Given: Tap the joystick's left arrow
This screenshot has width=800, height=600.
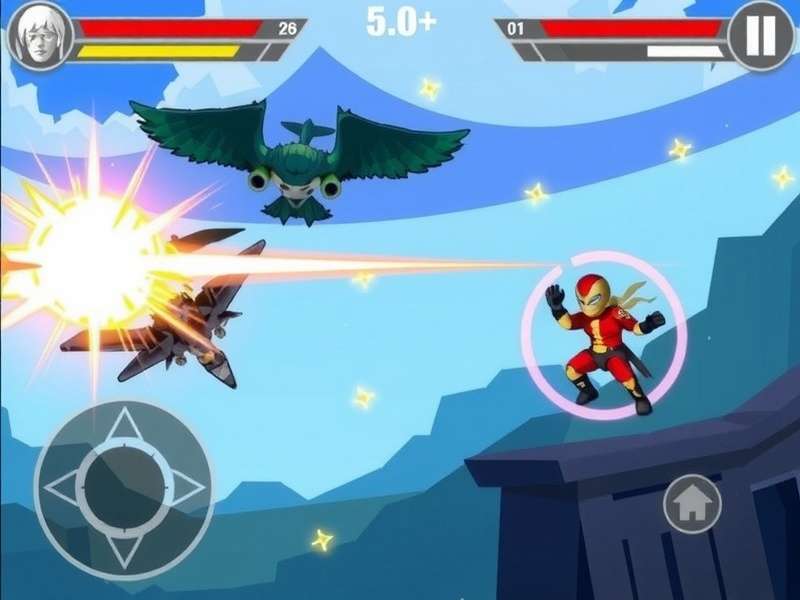Looking at the screenshot, I should pos(62,488).
